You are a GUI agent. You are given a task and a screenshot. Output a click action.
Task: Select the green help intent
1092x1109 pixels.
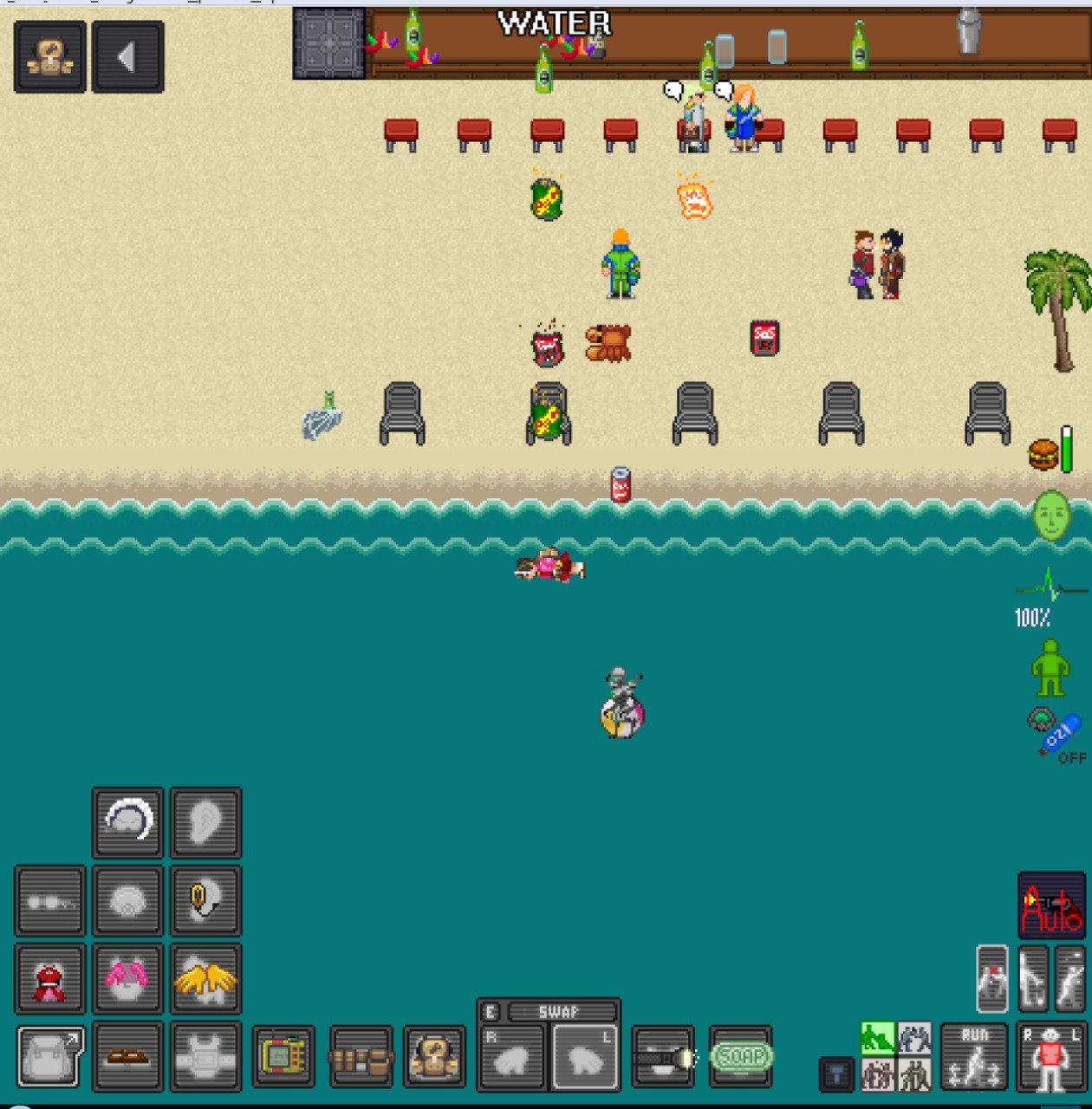[877, 1038]
